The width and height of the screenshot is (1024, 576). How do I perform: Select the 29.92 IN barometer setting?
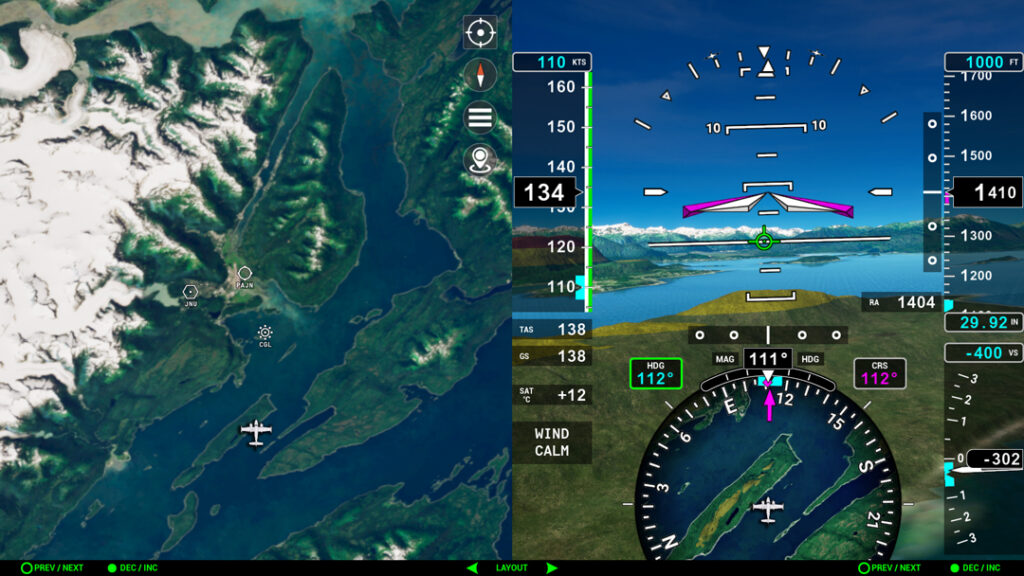click(x=983, y=323)
